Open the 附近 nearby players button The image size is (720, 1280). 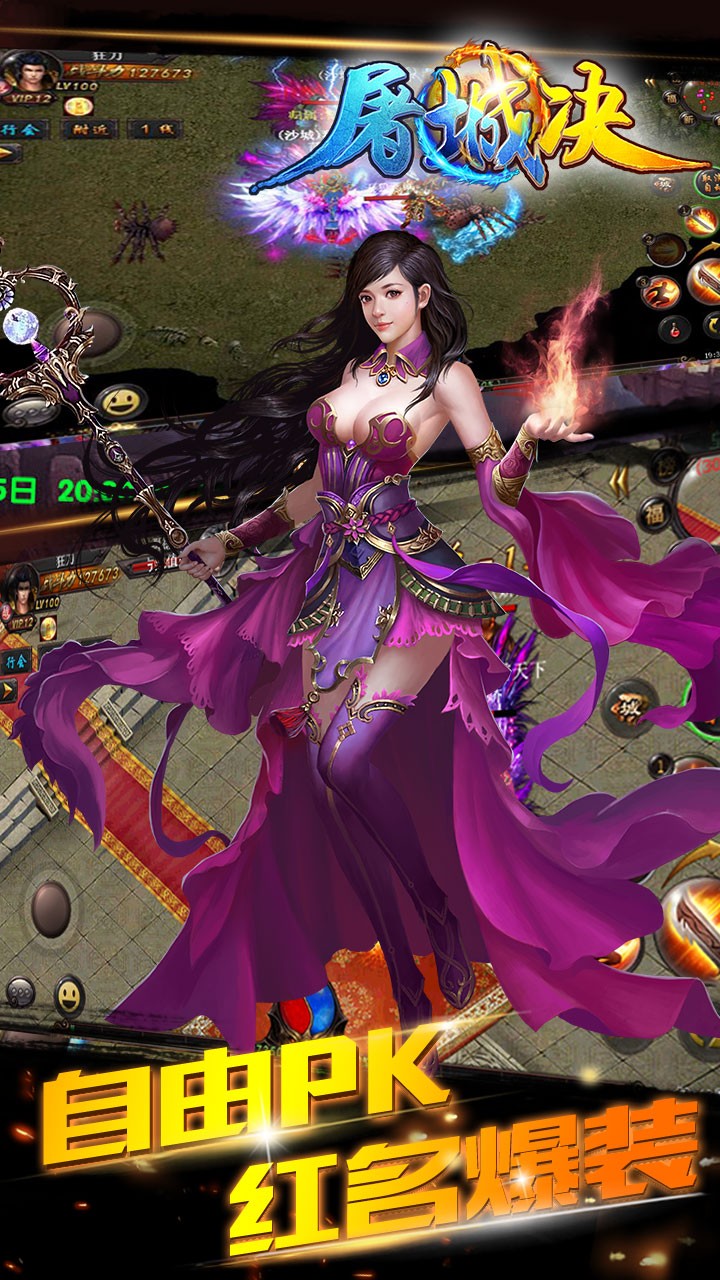(89, 128)
